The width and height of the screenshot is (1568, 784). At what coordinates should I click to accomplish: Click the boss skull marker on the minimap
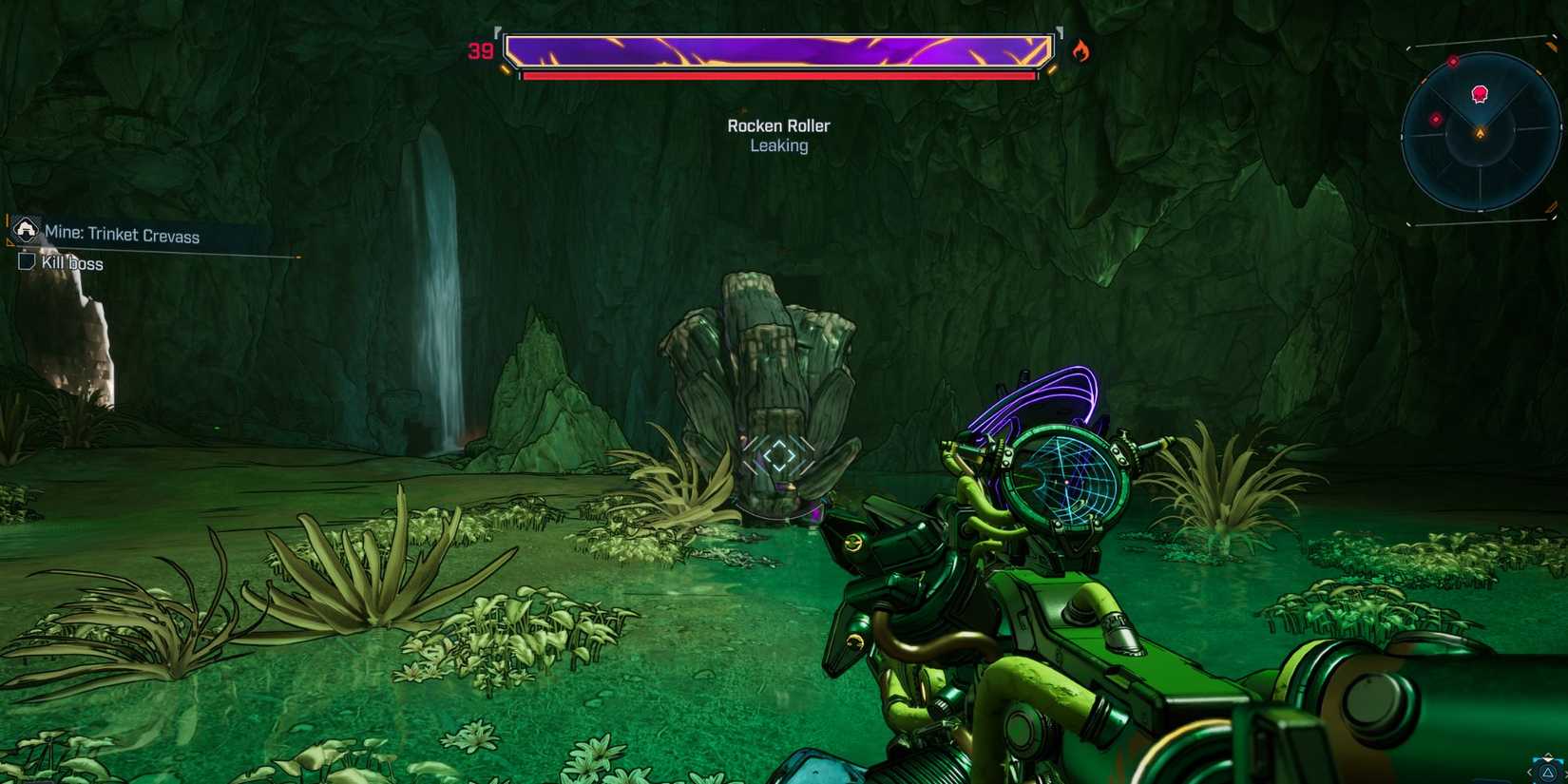tap(1479, 94)
